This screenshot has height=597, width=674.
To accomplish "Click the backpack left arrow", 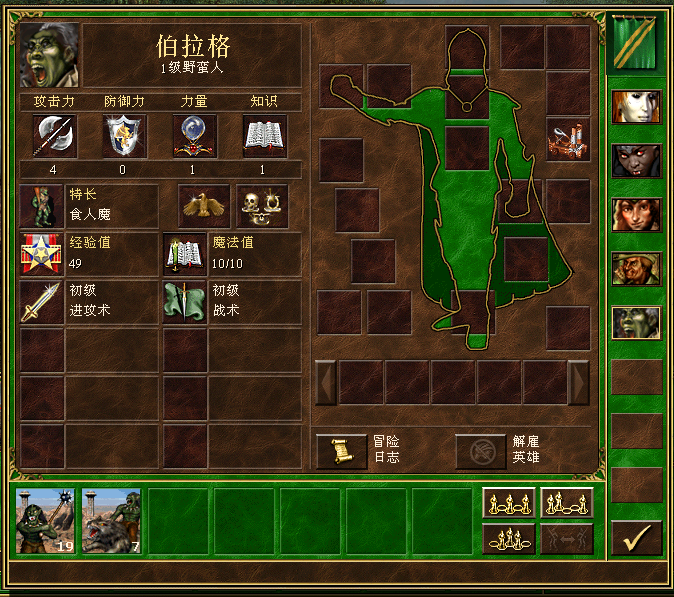I will pyautogui.click(x=325, y=382).
